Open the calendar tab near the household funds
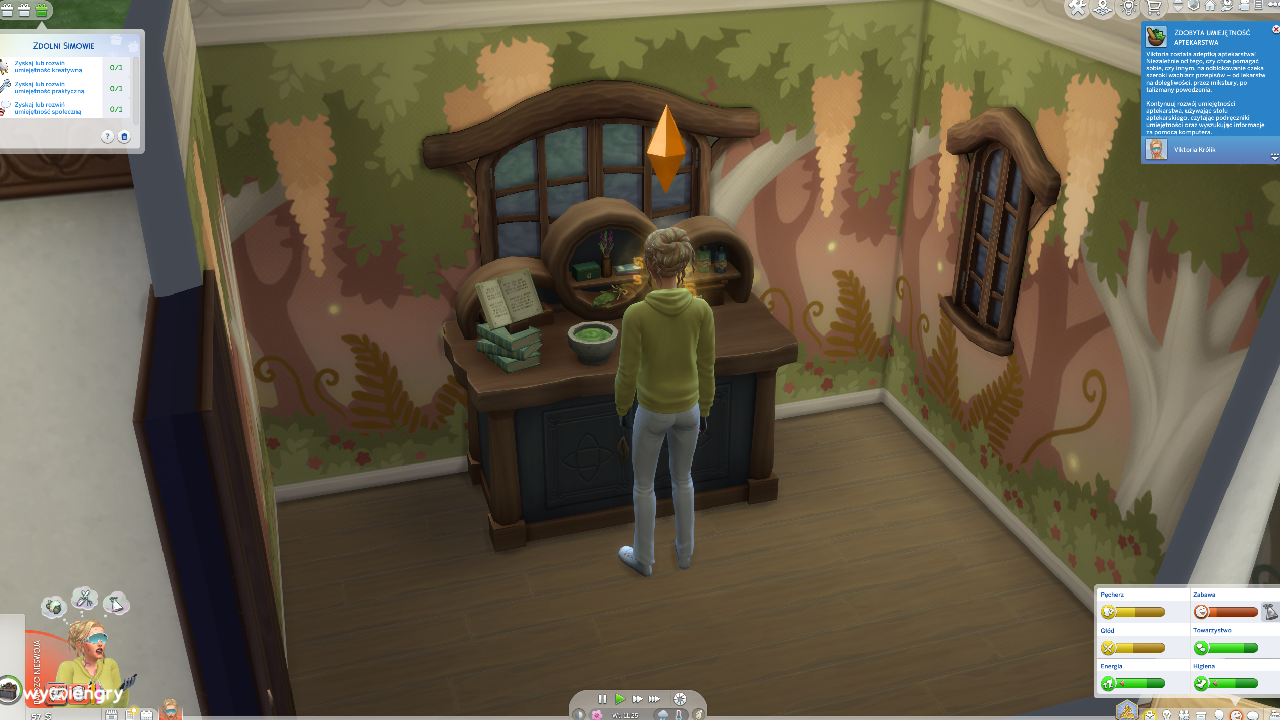Screen dimensions: 1280x720 pos(147,713)
